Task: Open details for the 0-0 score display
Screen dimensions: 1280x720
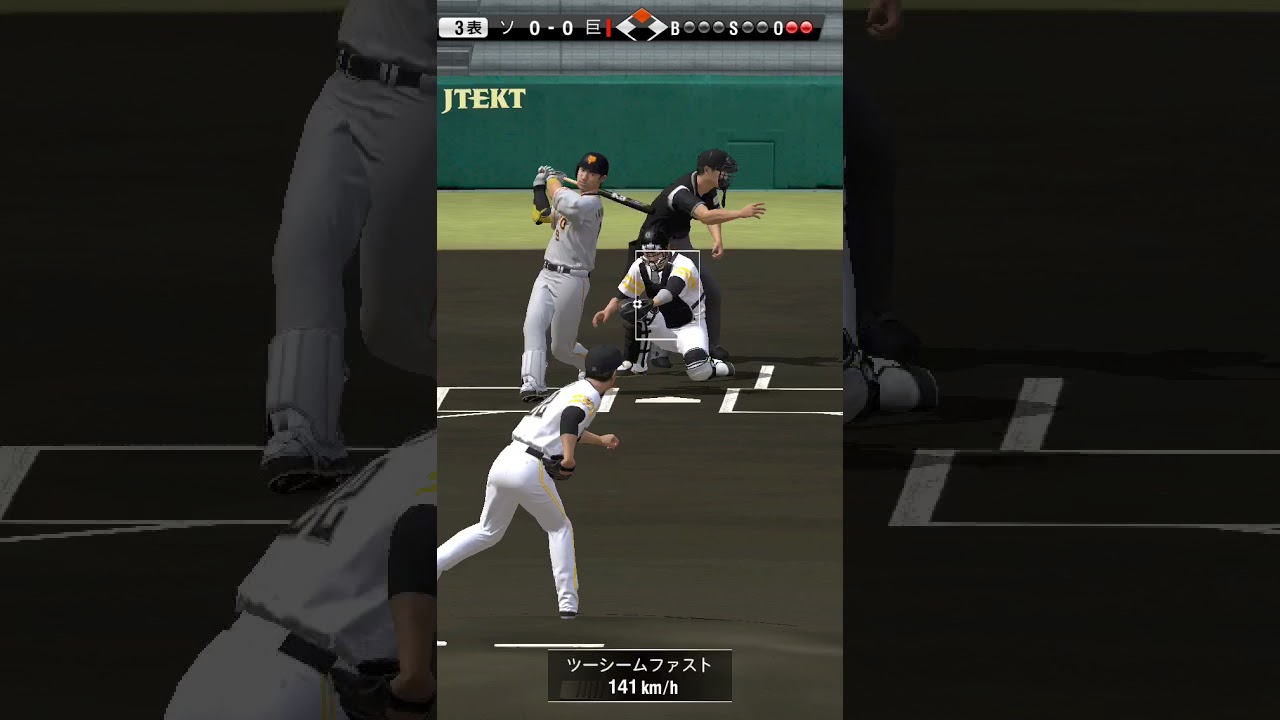Action: click(x=551, y=26)
